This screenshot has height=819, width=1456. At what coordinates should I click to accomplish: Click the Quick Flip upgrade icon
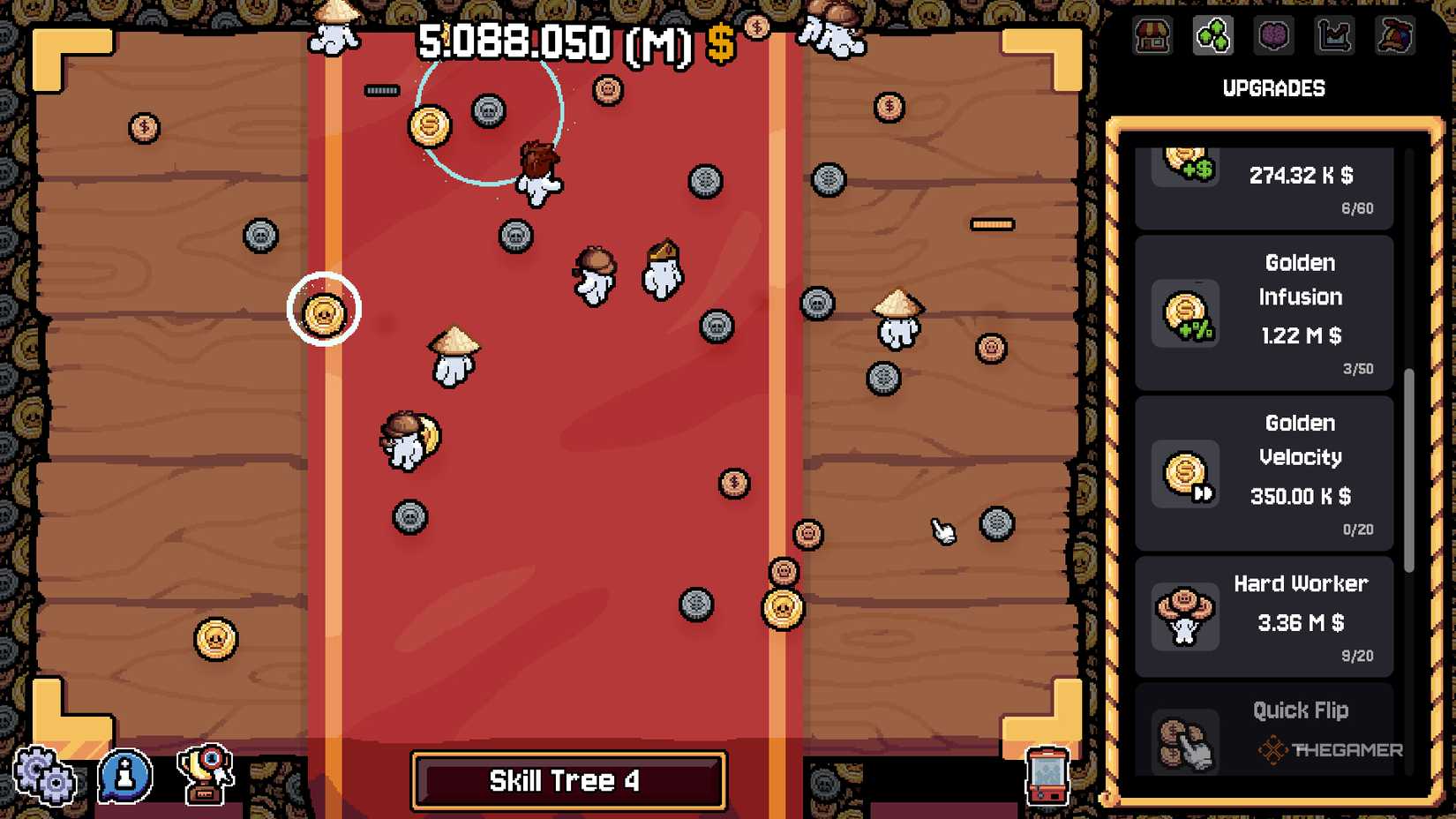1185,741
